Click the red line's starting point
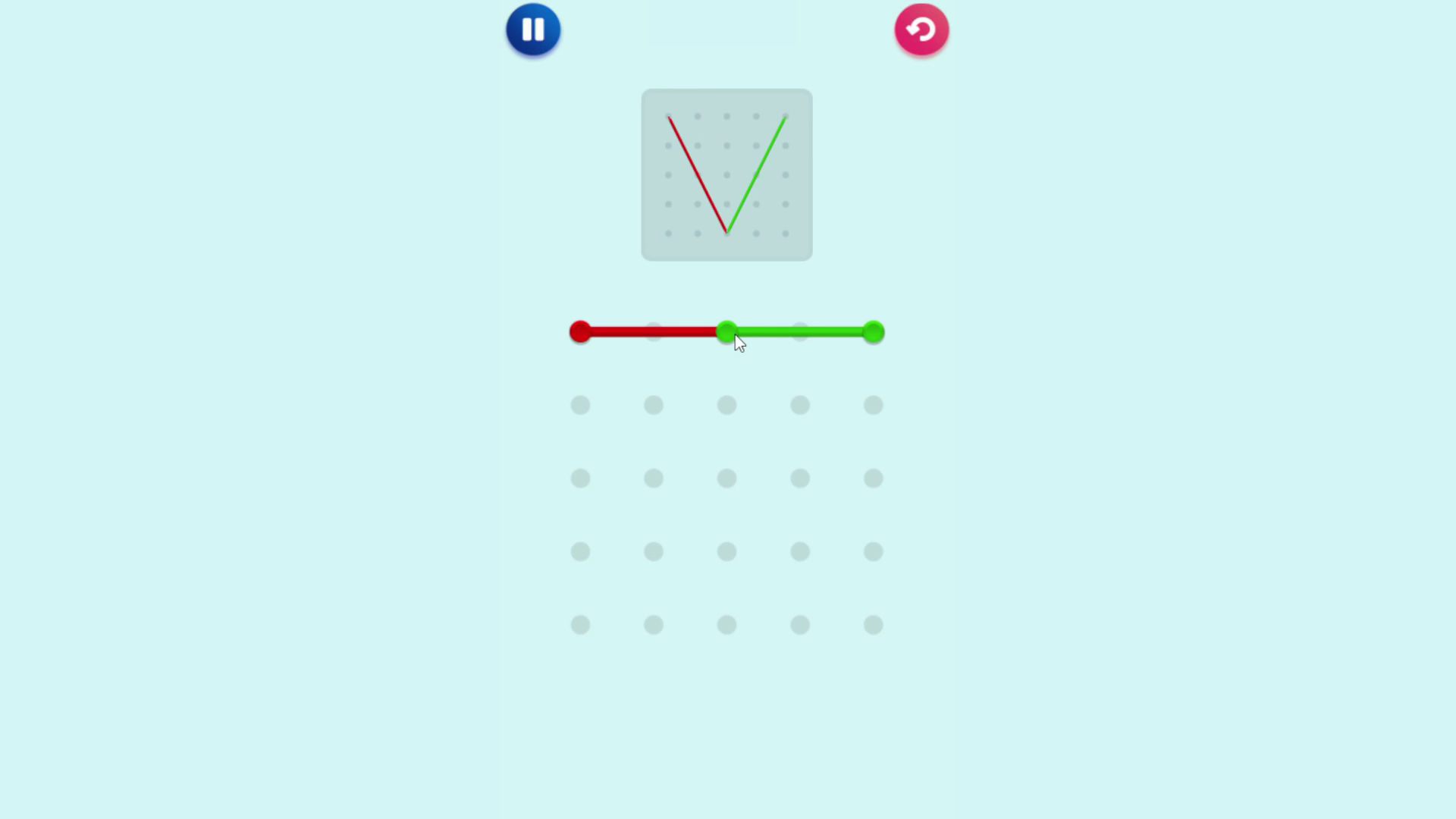1456x819 pixels. point(580,331)
